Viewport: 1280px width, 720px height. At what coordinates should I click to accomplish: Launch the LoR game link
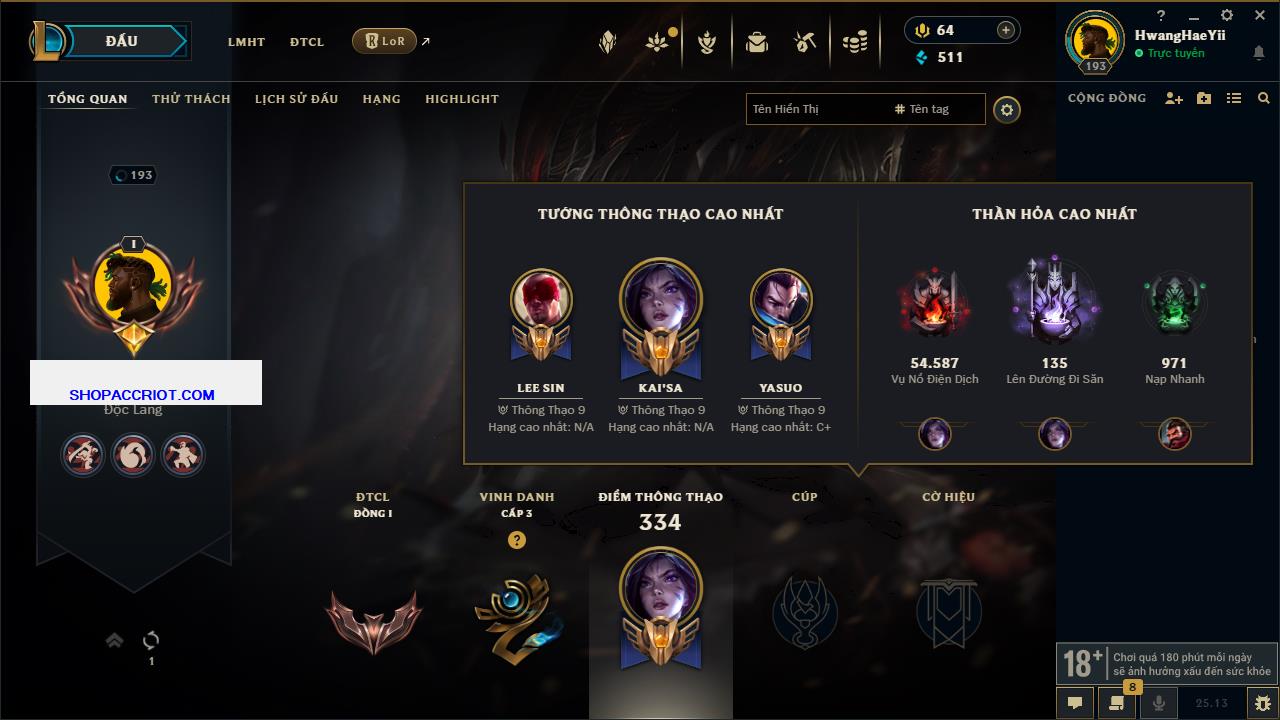(384, 41)
